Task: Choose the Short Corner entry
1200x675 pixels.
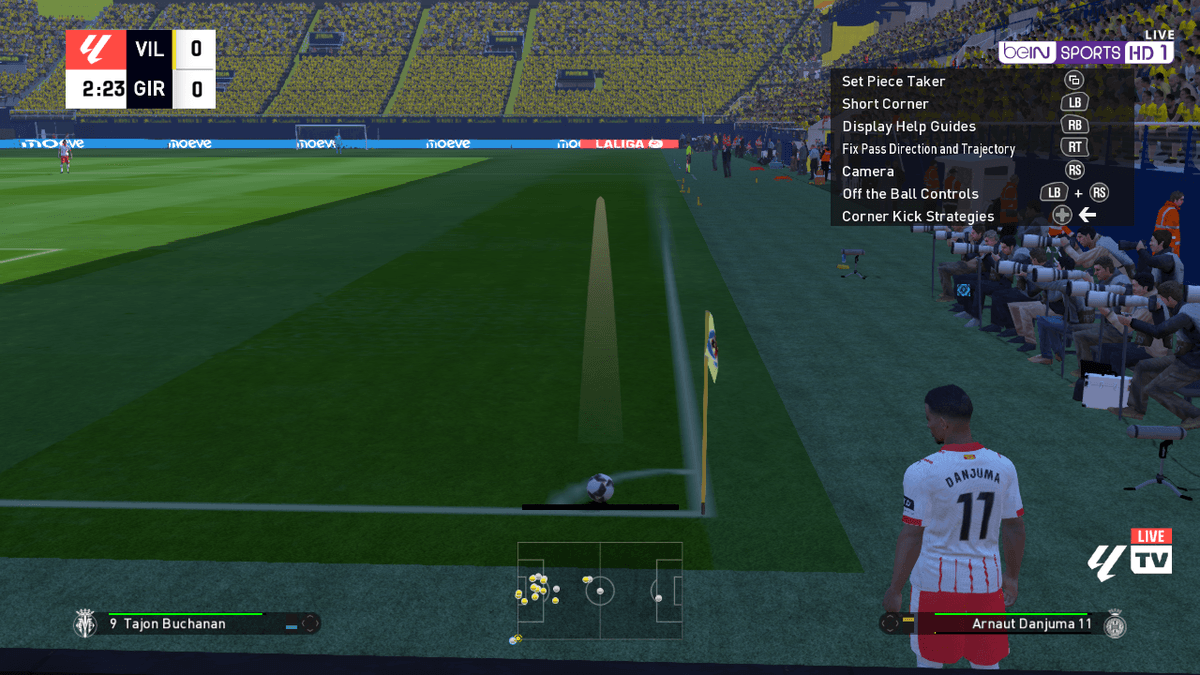Action: click(885, 104)
